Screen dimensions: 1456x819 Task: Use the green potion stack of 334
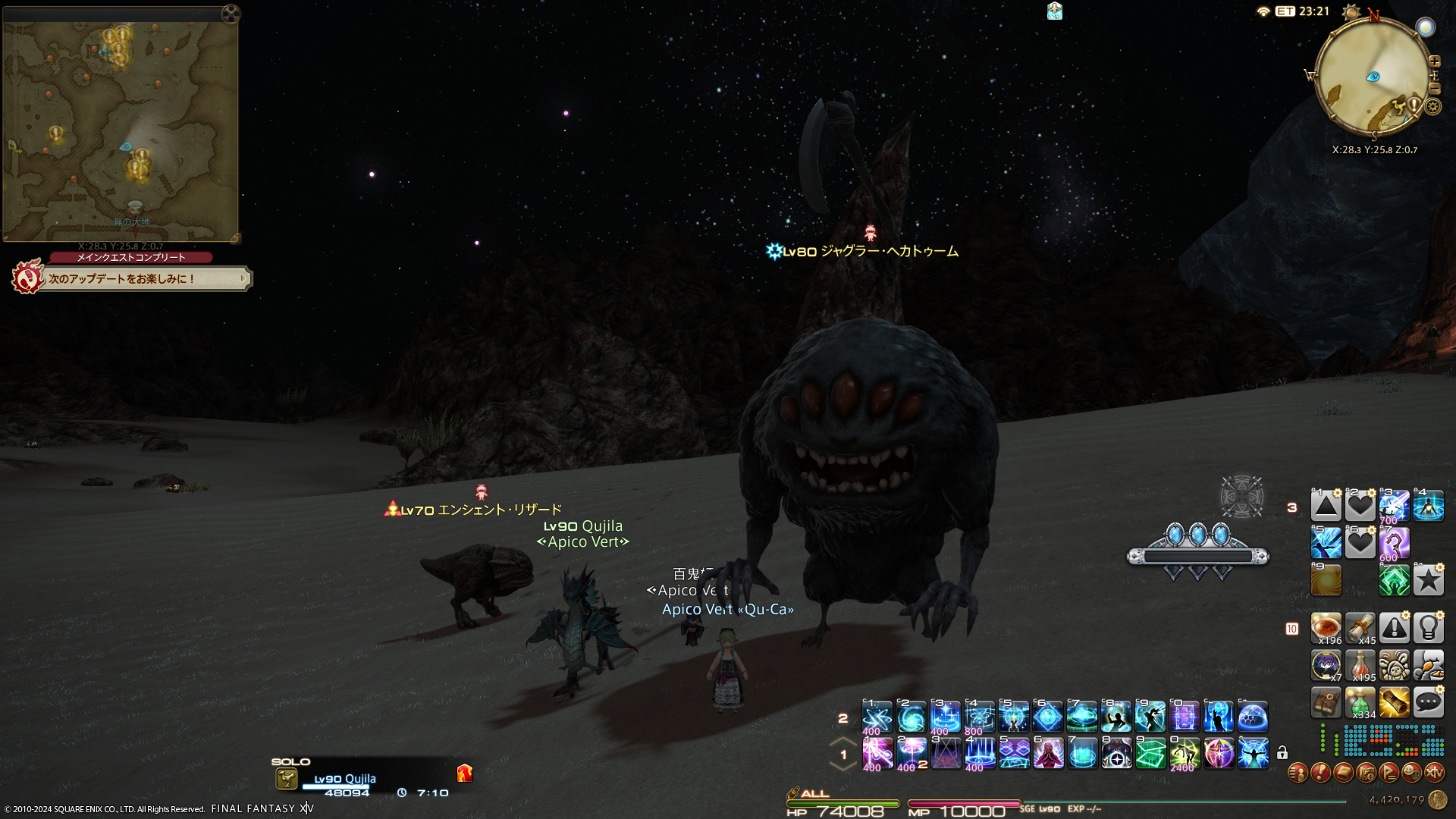click(1360, 703)
